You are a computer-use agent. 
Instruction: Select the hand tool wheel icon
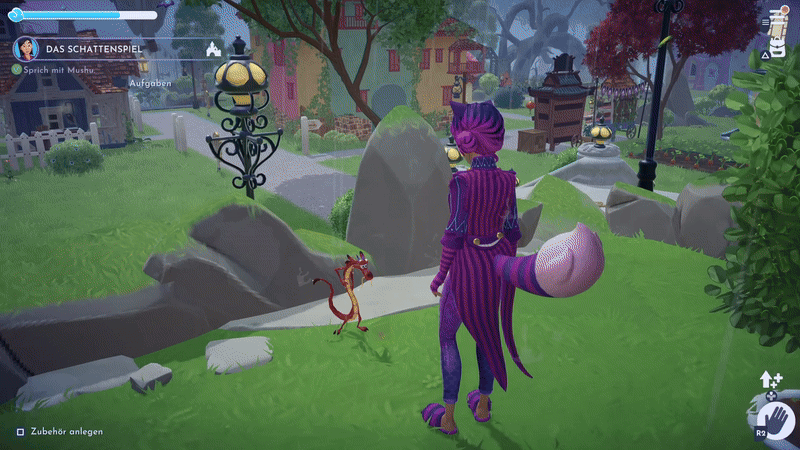pos(775,417)
